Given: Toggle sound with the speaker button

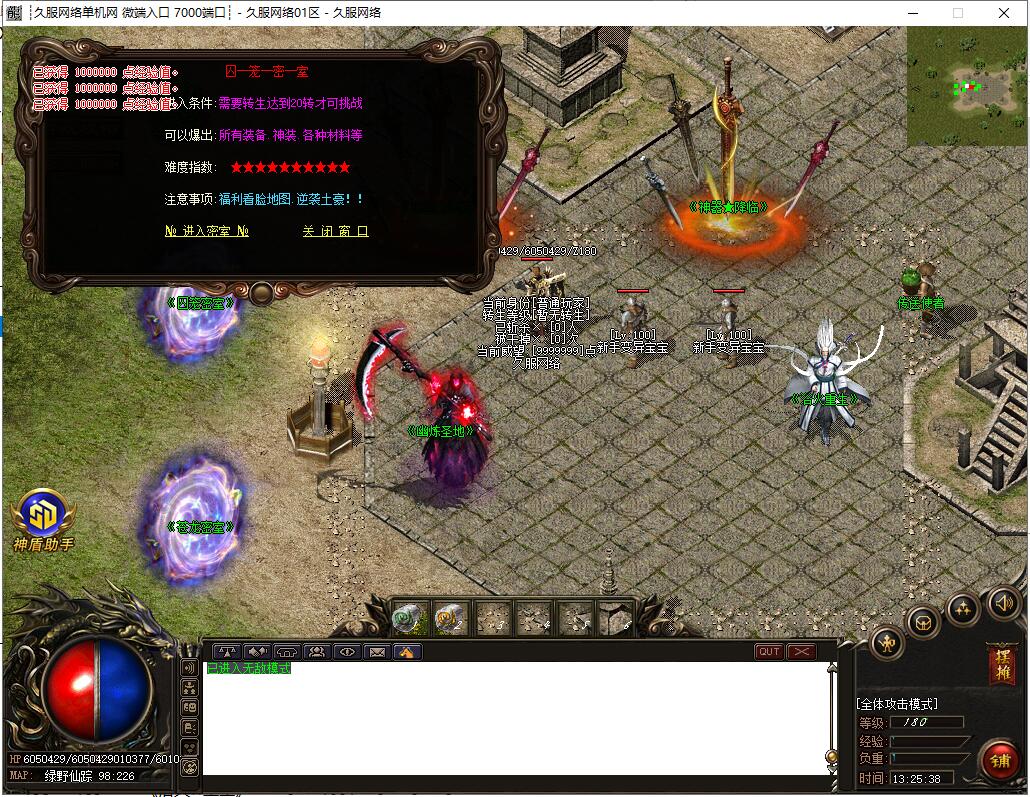Looking at the screenshot, I should (x=1004, y=603).
